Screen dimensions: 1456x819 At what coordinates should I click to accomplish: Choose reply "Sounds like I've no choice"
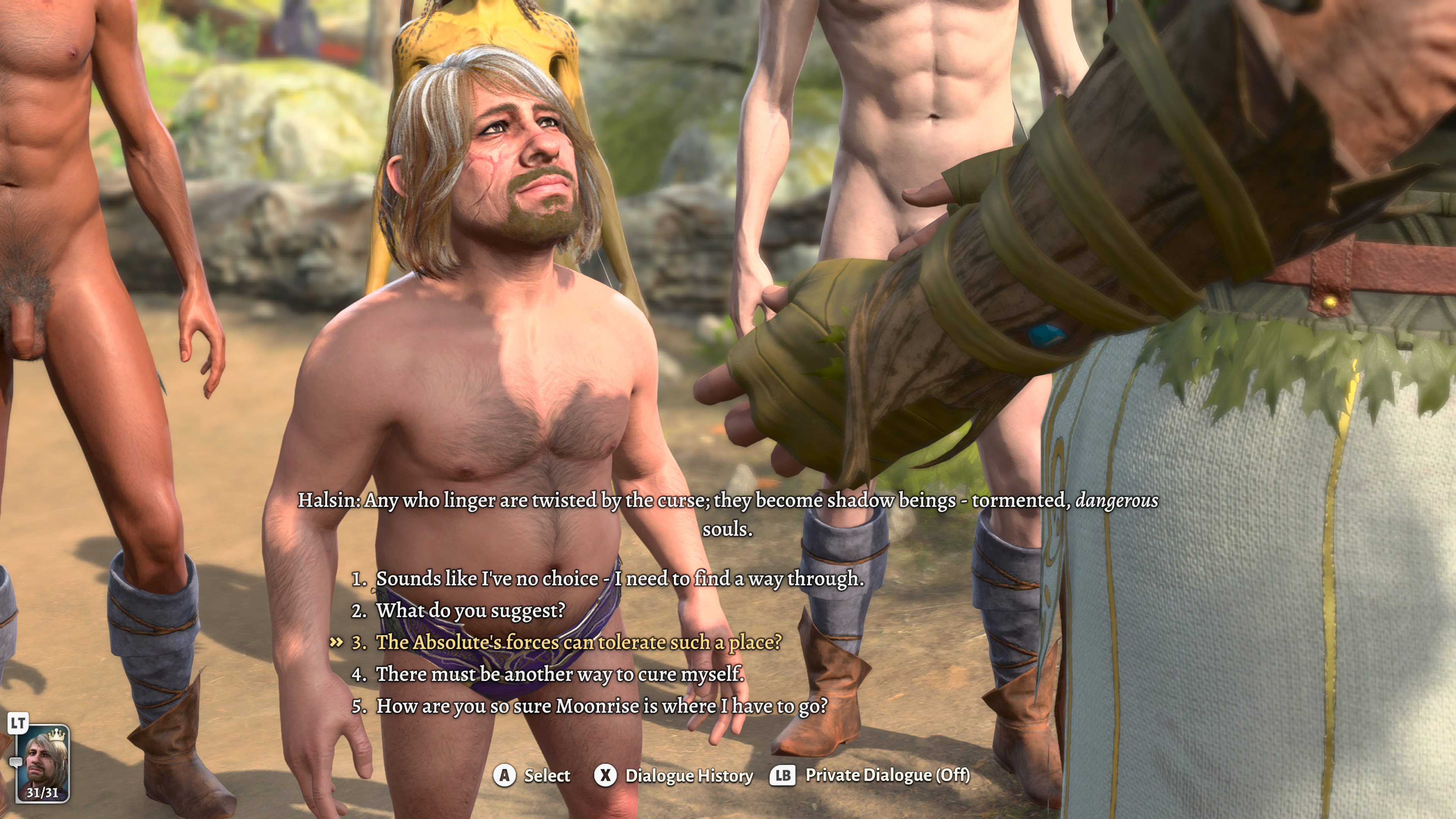620,579
